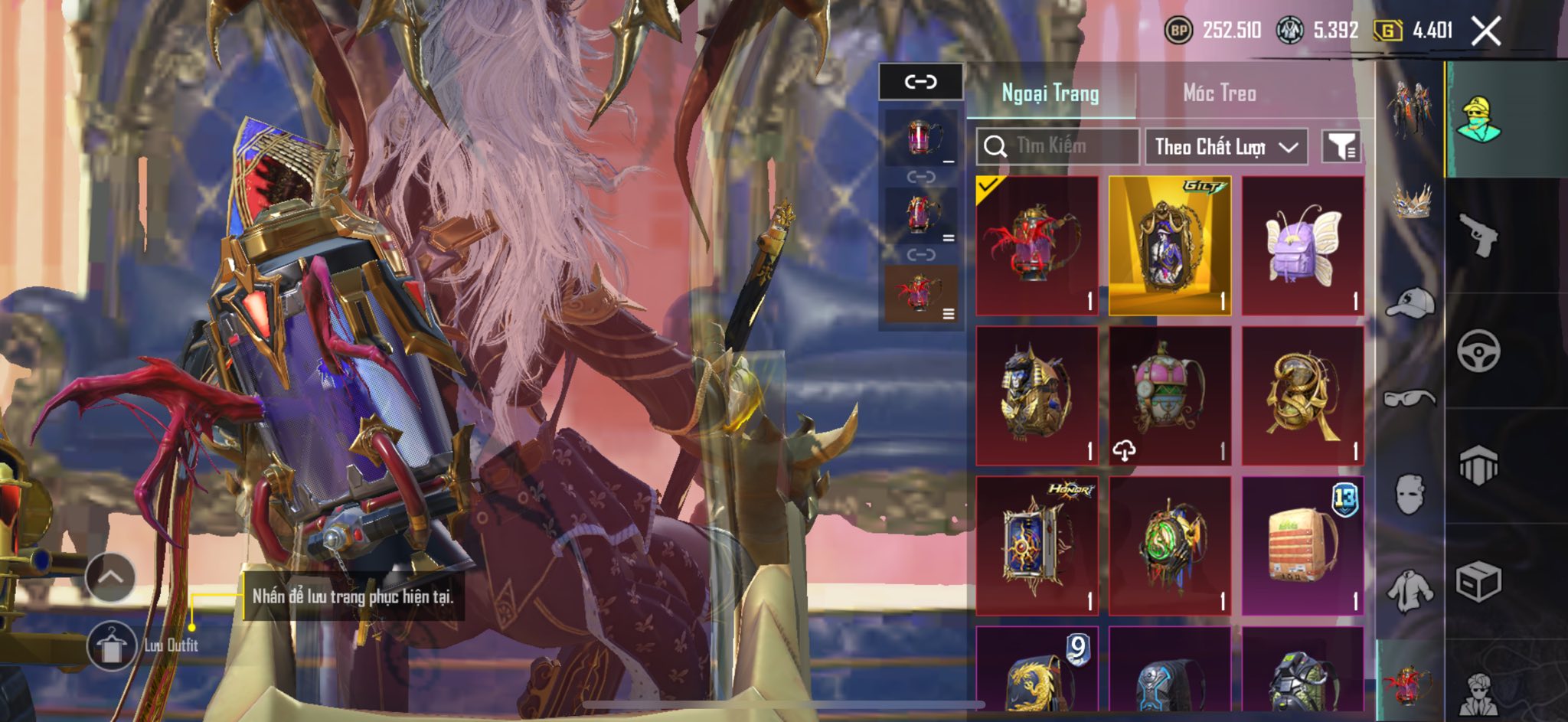1568x722 pixels.
Task: Open the crate box category
Action: [x=1478, y=582]
